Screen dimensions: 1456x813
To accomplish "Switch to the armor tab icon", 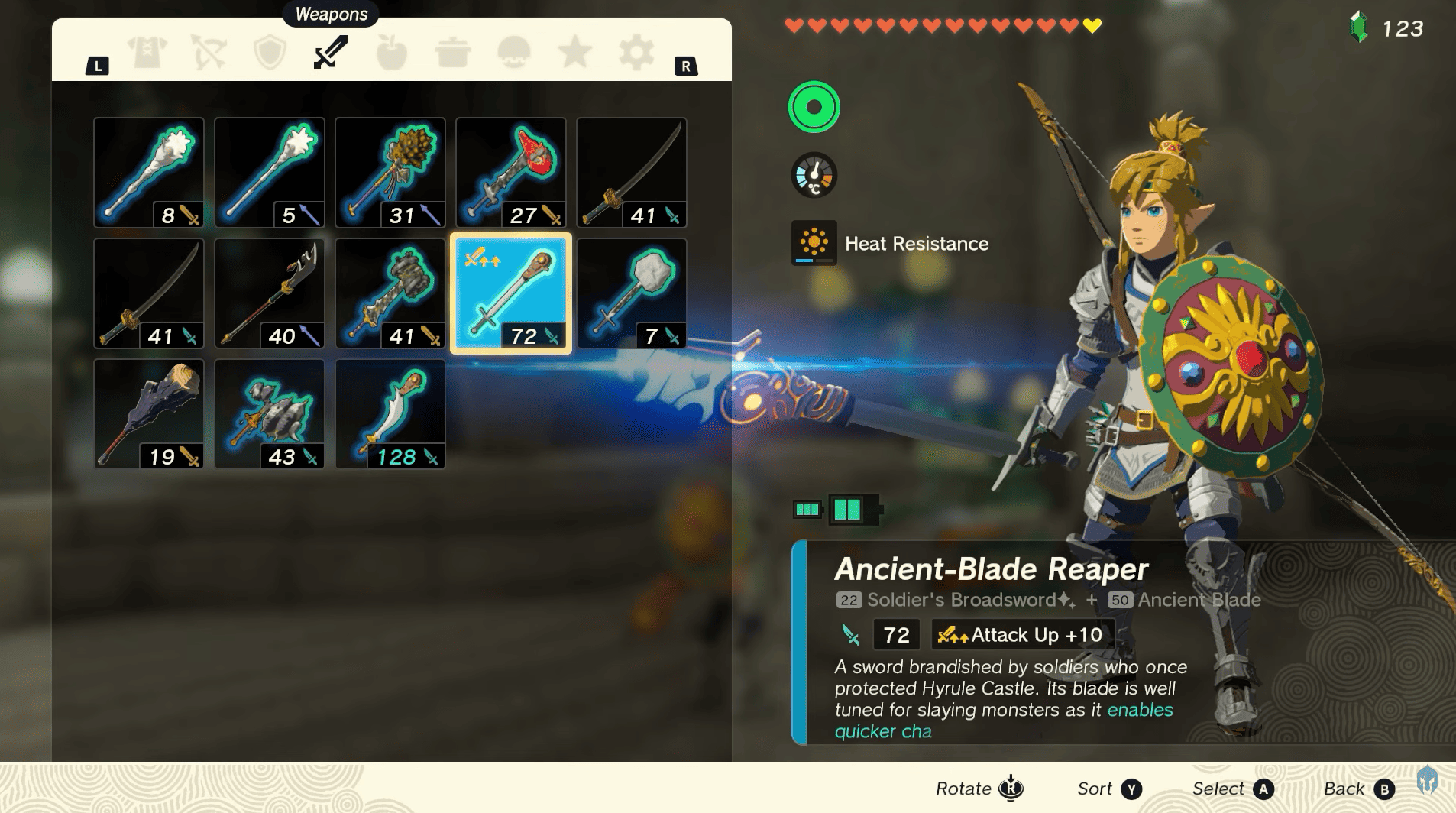I will tap(145, 52).
